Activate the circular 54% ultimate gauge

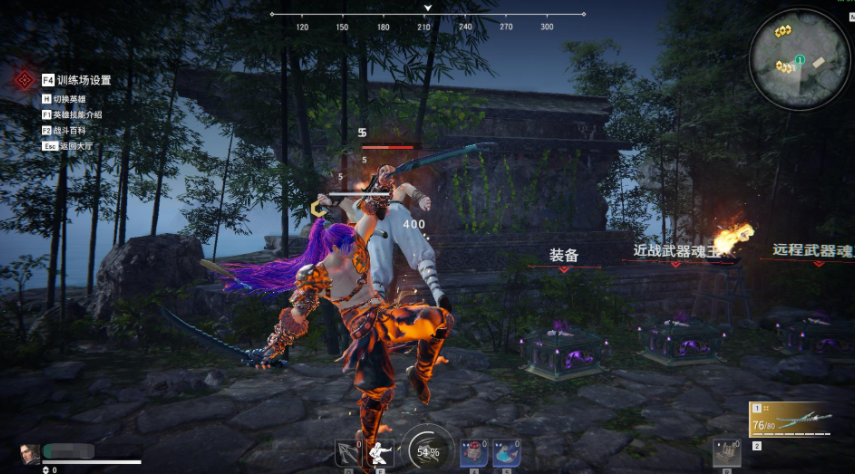pos(427,450)
